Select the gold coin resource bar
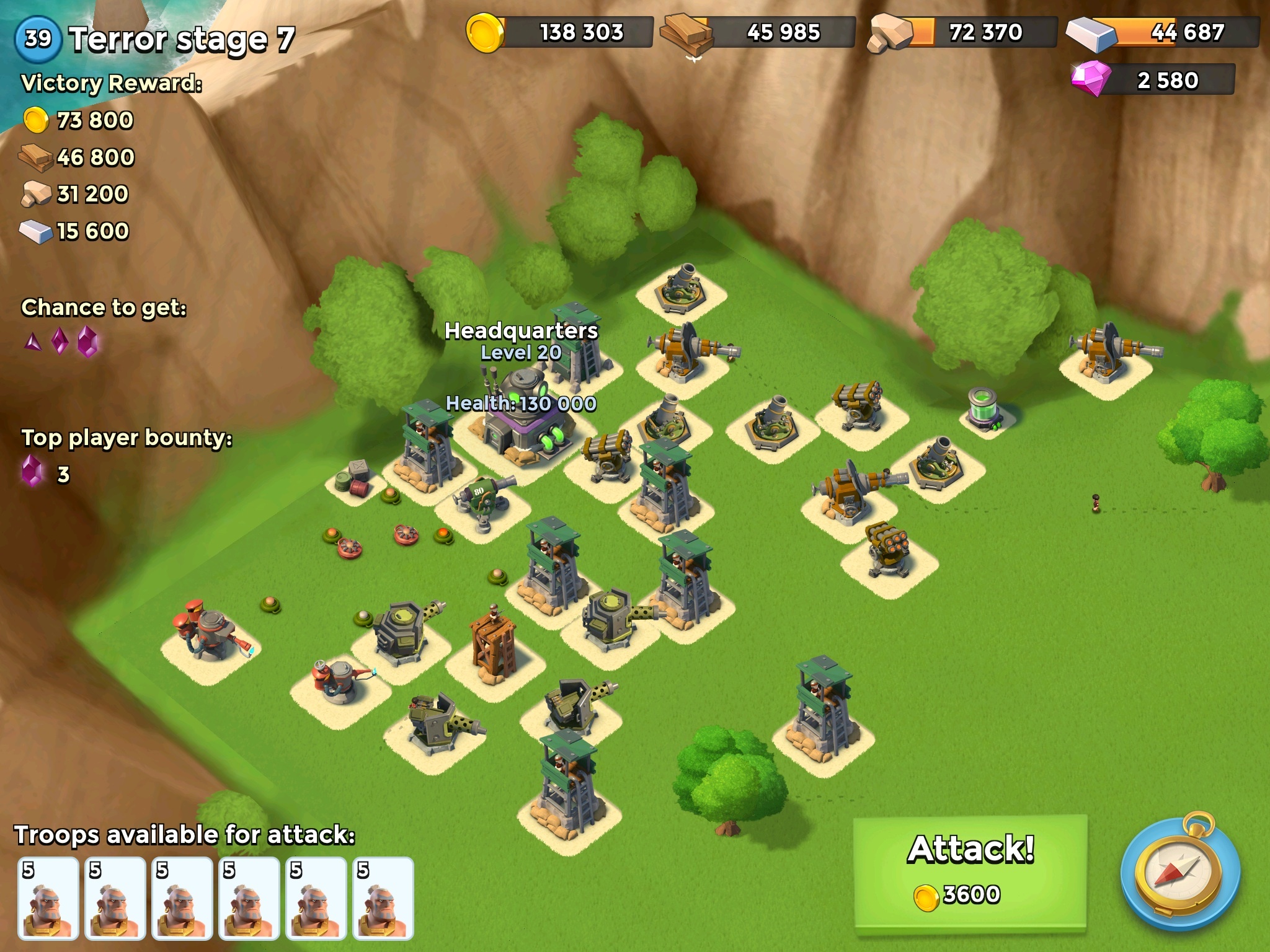Viewport: 1270px width, 952px height. coord(560,32)
